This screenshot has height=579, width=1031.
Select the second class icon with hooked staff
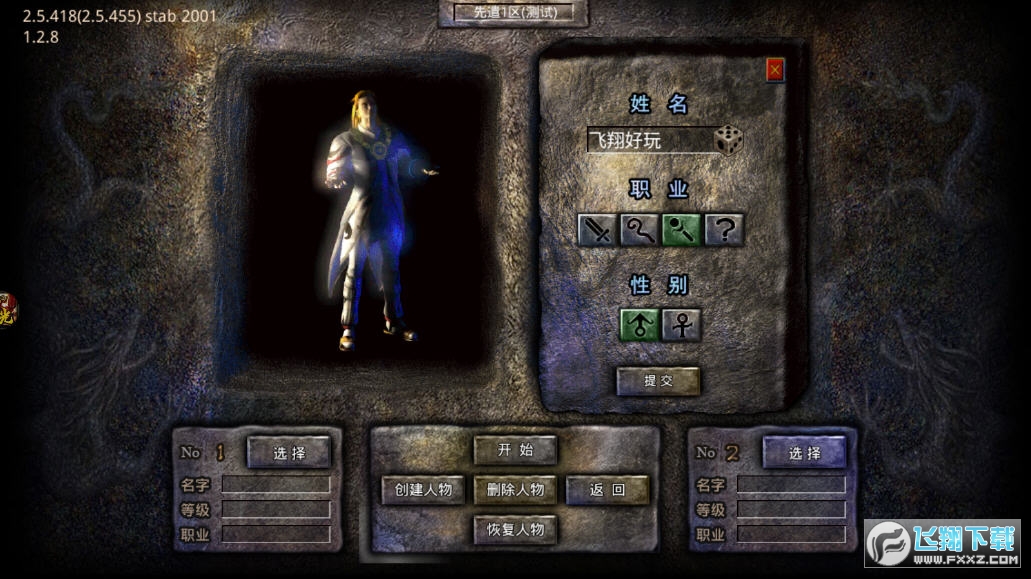tap(640, 230)
